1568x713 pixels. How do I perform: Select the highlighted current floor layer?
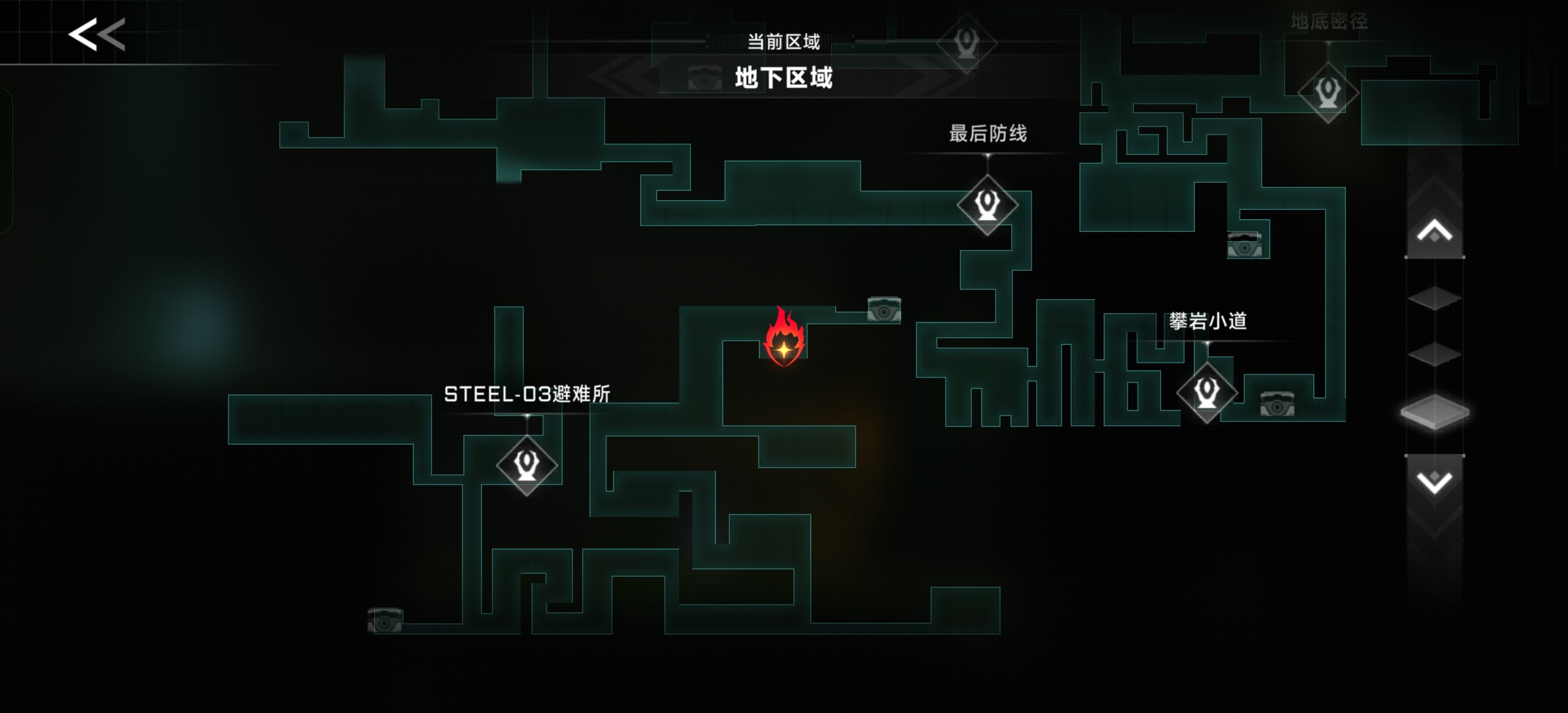[x=1434, y=412]
